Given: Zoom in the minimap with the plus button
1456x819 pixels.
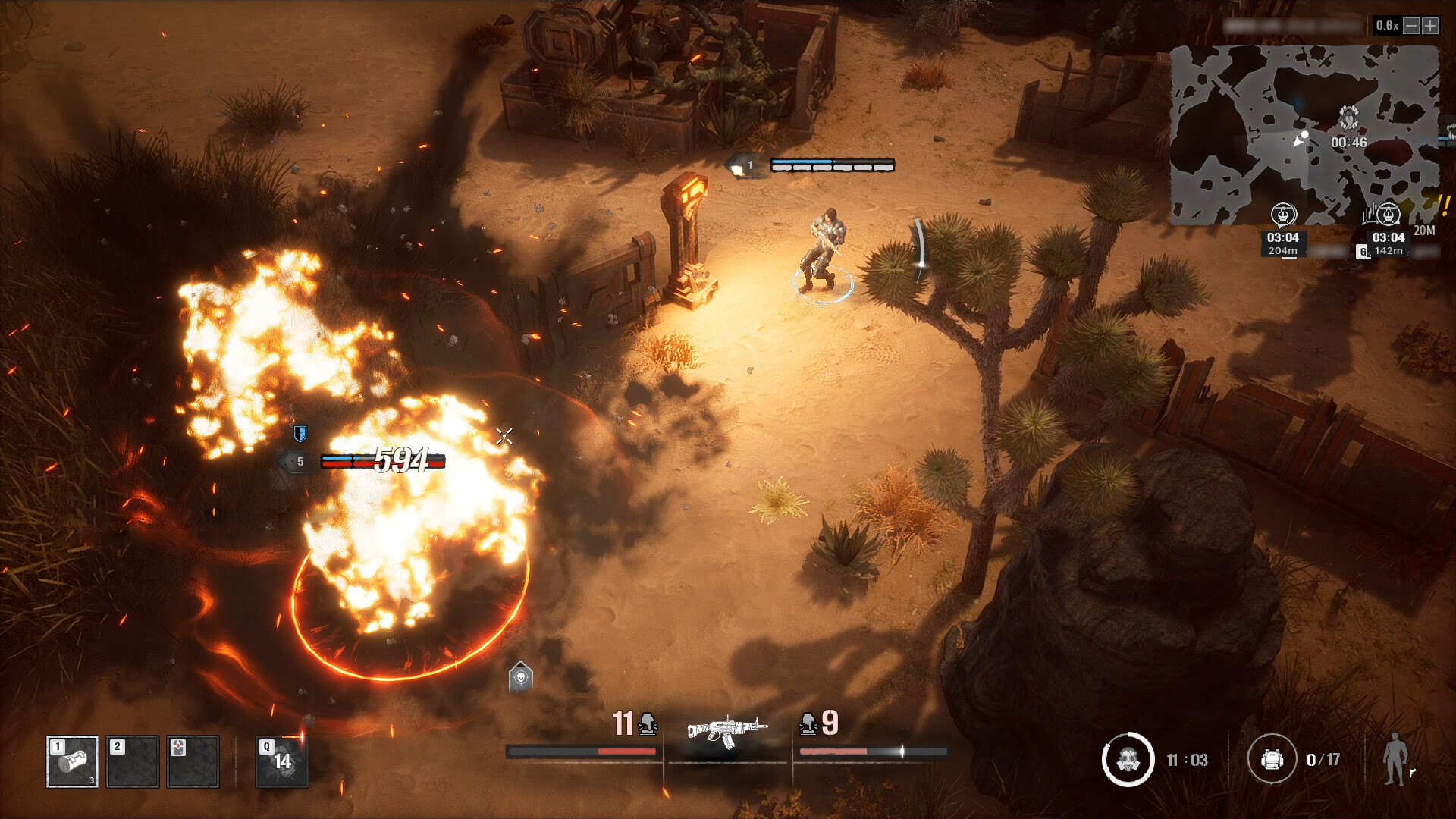Looking at the screenshot, I should (x=1429, y=25).
